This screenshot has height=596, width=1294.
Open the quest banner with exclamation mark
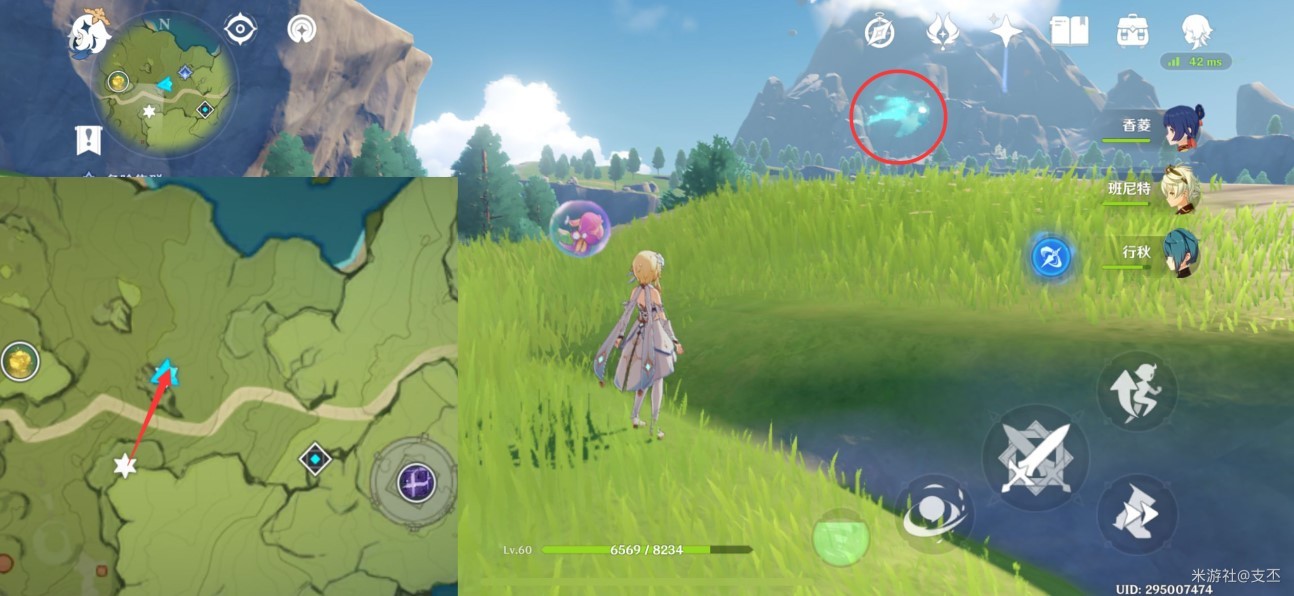click(x=89, y=140)
